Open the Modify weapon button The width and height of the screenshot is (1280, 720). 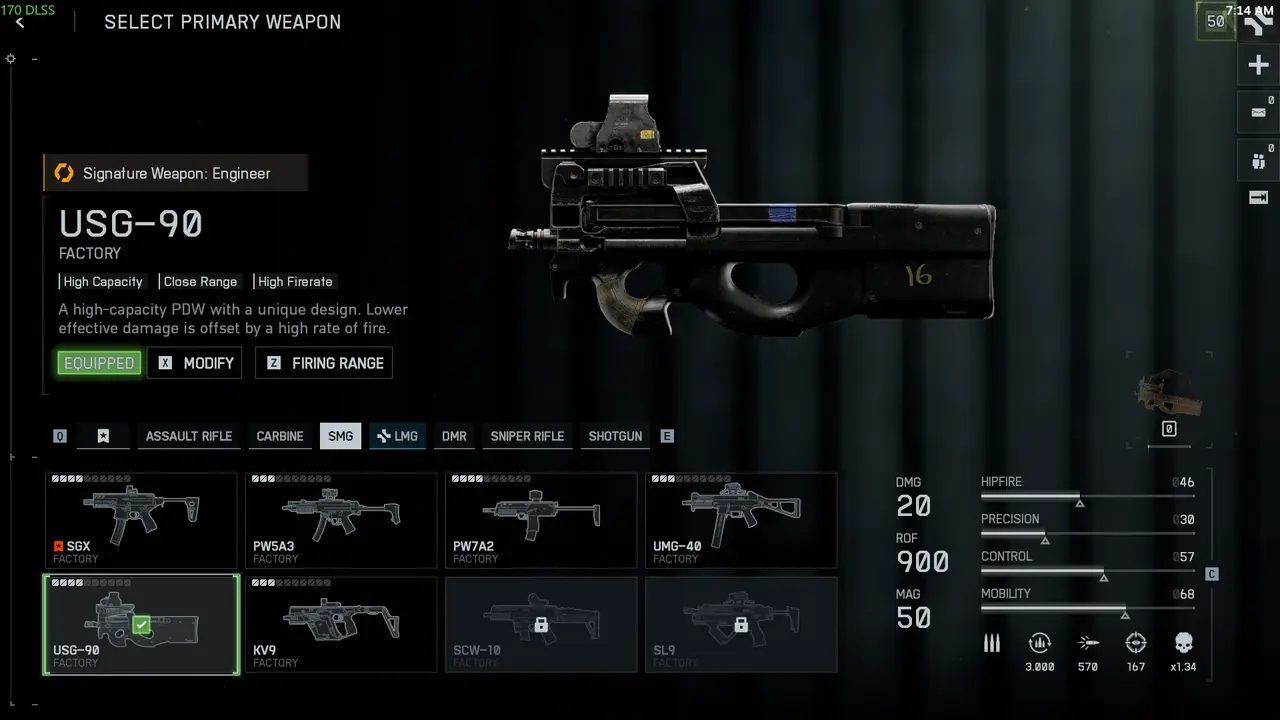(195, 363)
